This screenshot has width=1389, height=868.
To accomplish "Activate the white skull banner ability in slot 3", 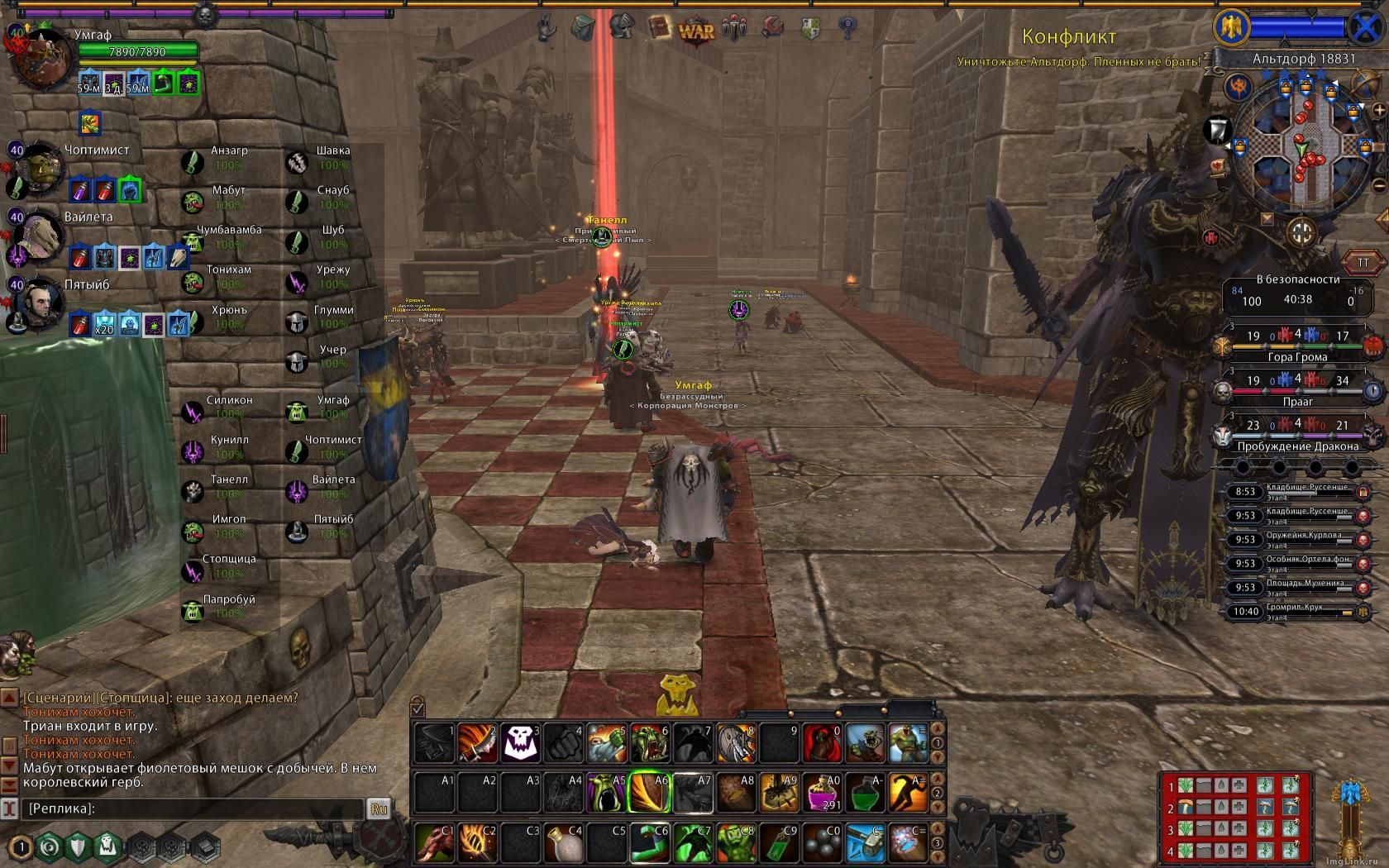I will [x=522, y=742].
